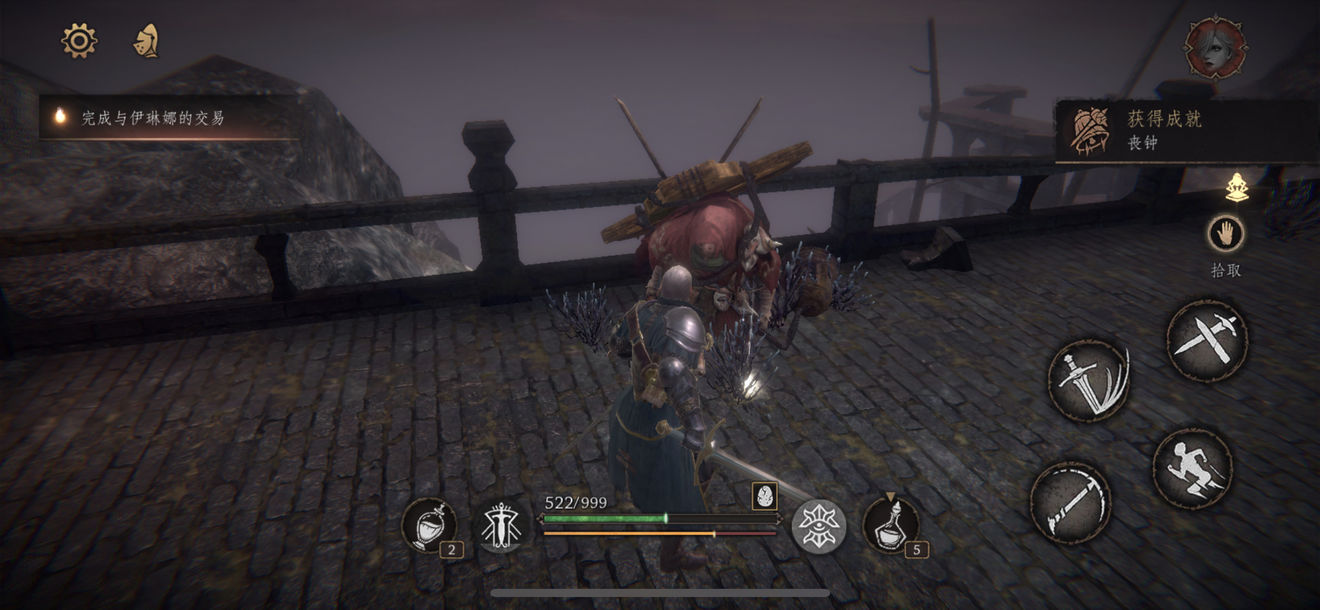
Task: Activate the eye sigil ability icon
Action: pyautogui.click(x=819, y=525)
